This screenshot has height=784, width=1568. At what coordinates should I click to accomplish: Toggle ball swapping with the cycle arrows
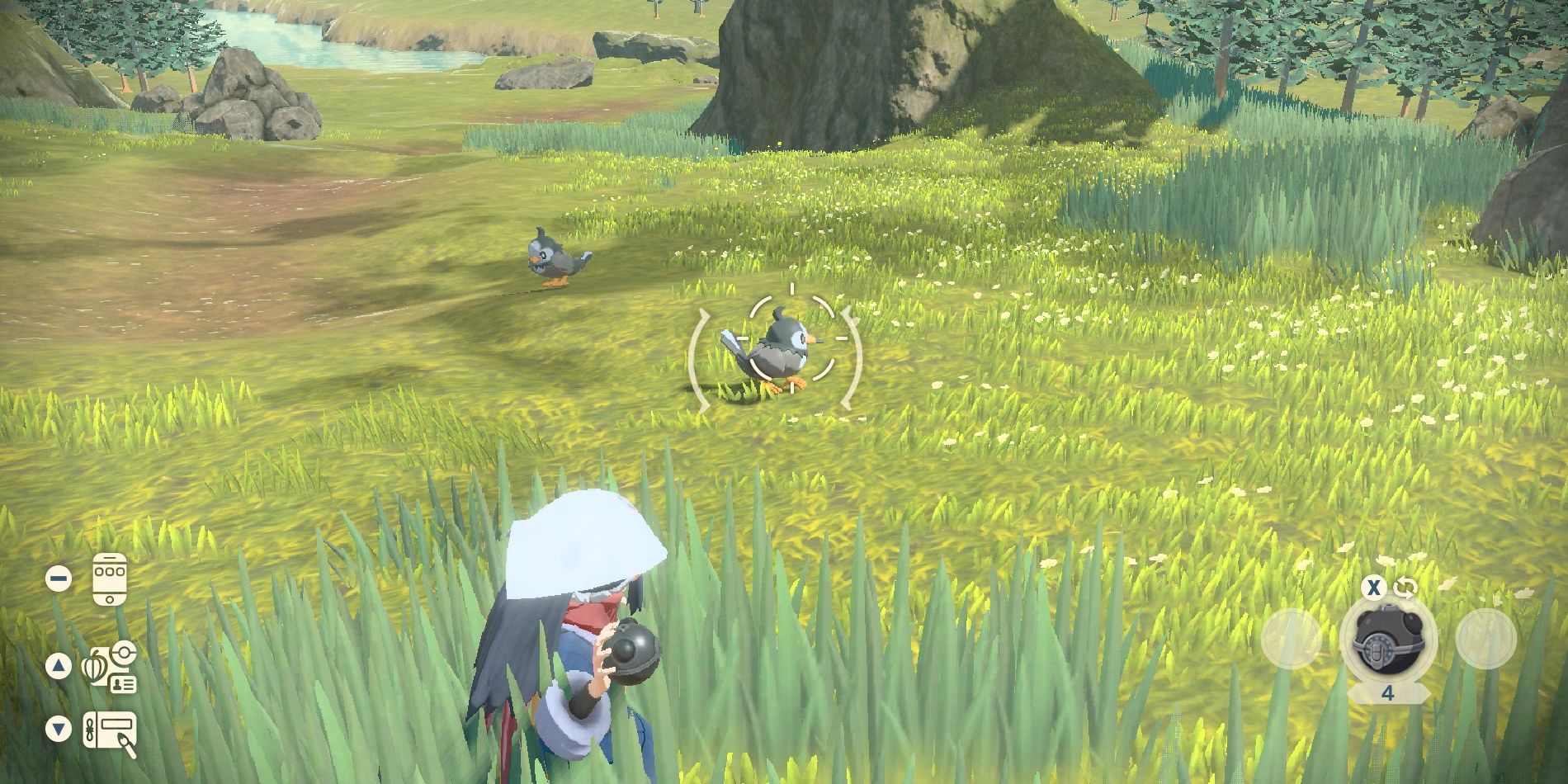tap(1404, 588)
